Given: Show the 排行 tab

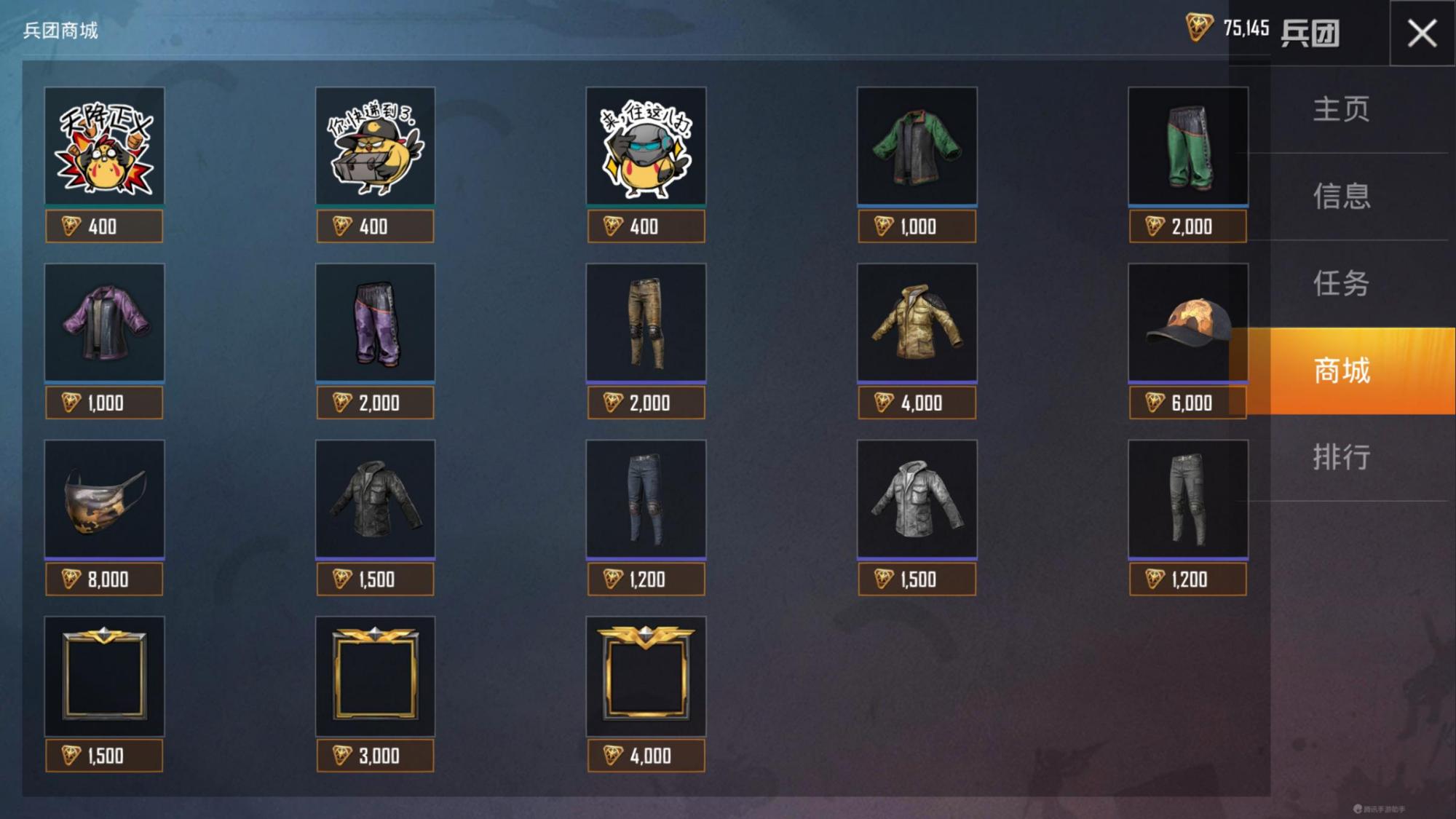Looking at the screenshot, I should pyautogui.click(x=1341, y=457).
